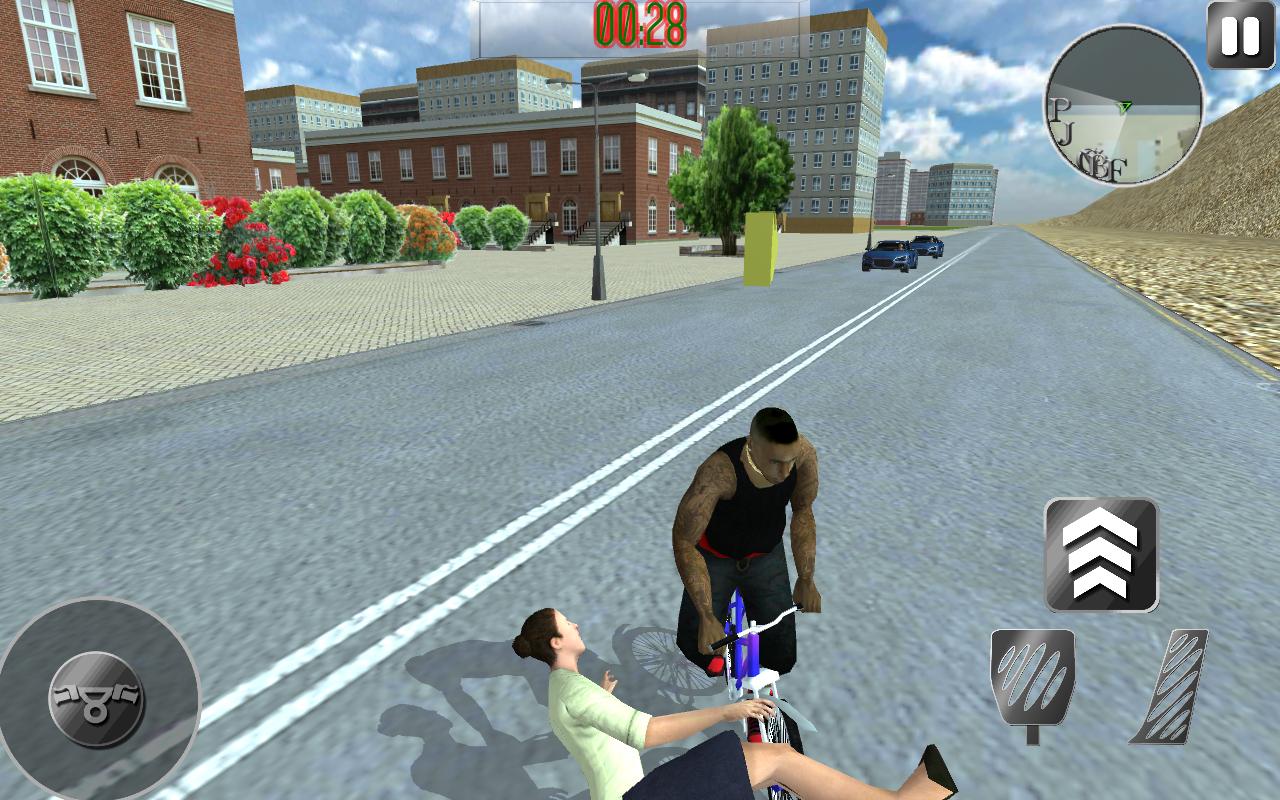This screenshot has width=1280, height=800.
Task: Tap the yellow billboard near the road
Action: pos(762,243)
